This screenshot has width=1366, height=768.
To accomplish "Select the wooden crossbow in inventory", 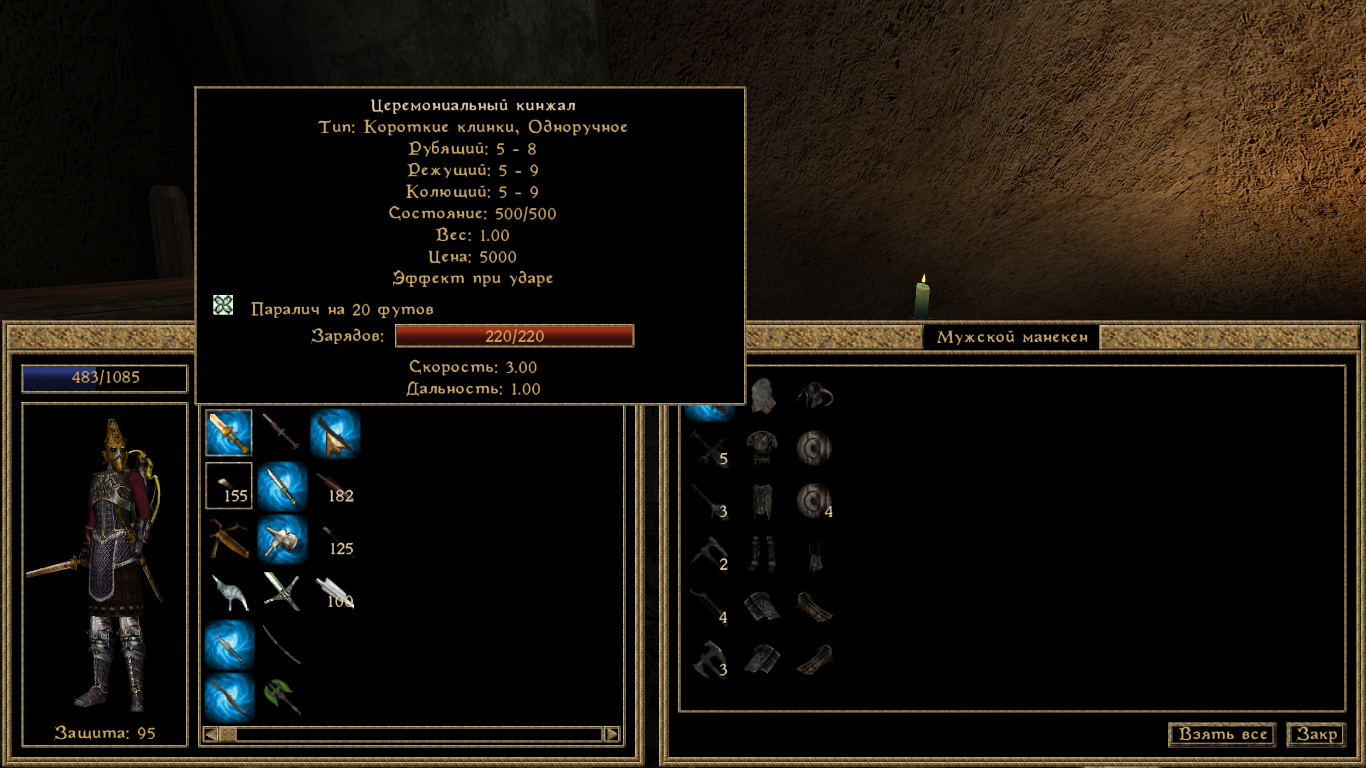I will tap(229, 540).
